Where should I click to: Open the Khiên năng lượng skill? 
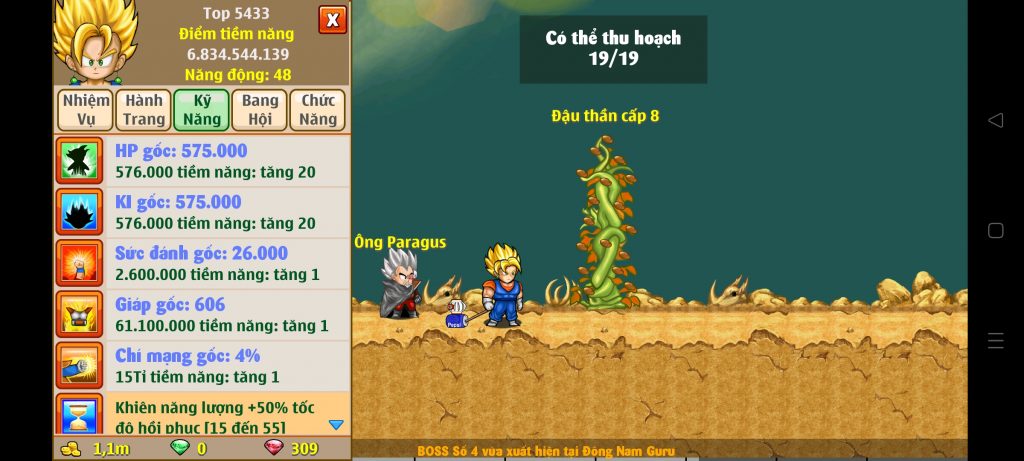(202, 416)
